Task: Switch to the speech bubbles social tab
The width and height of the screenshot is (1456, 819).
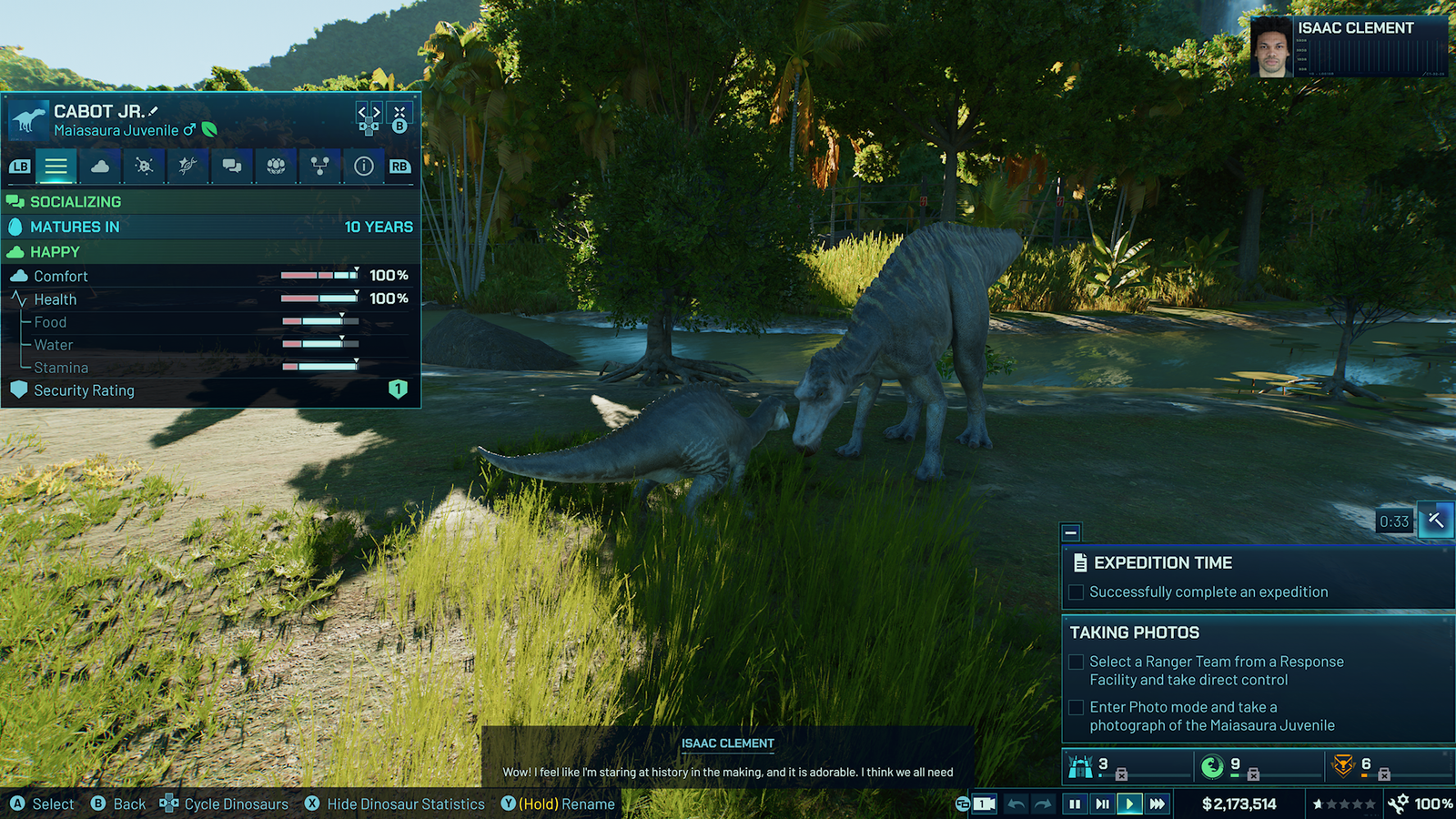Action: 232,166
